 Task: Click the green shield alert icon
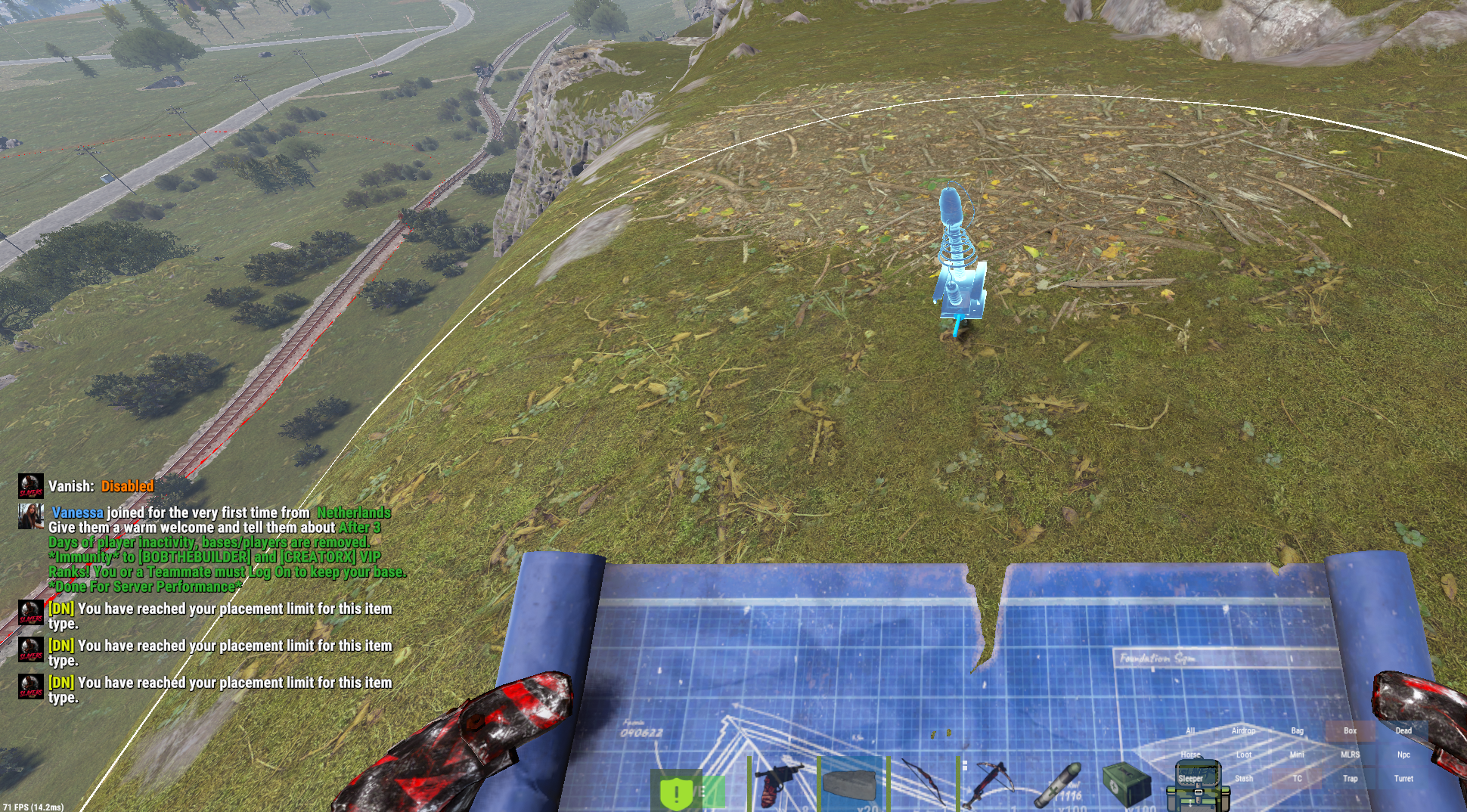pos(677,792)
